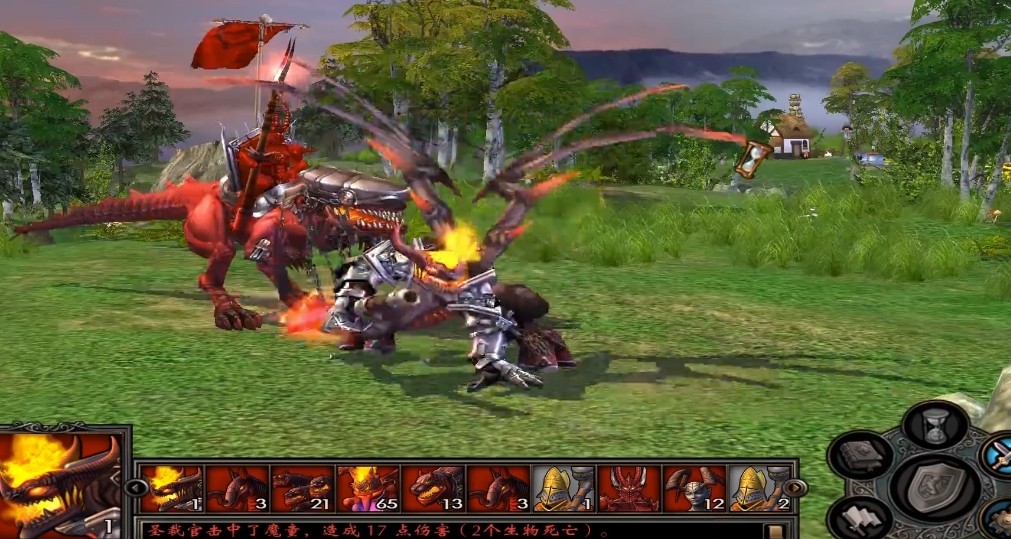Choose the hound stack numbered 21
This screenshot has width=1011, height=539.
click(303, 489)
